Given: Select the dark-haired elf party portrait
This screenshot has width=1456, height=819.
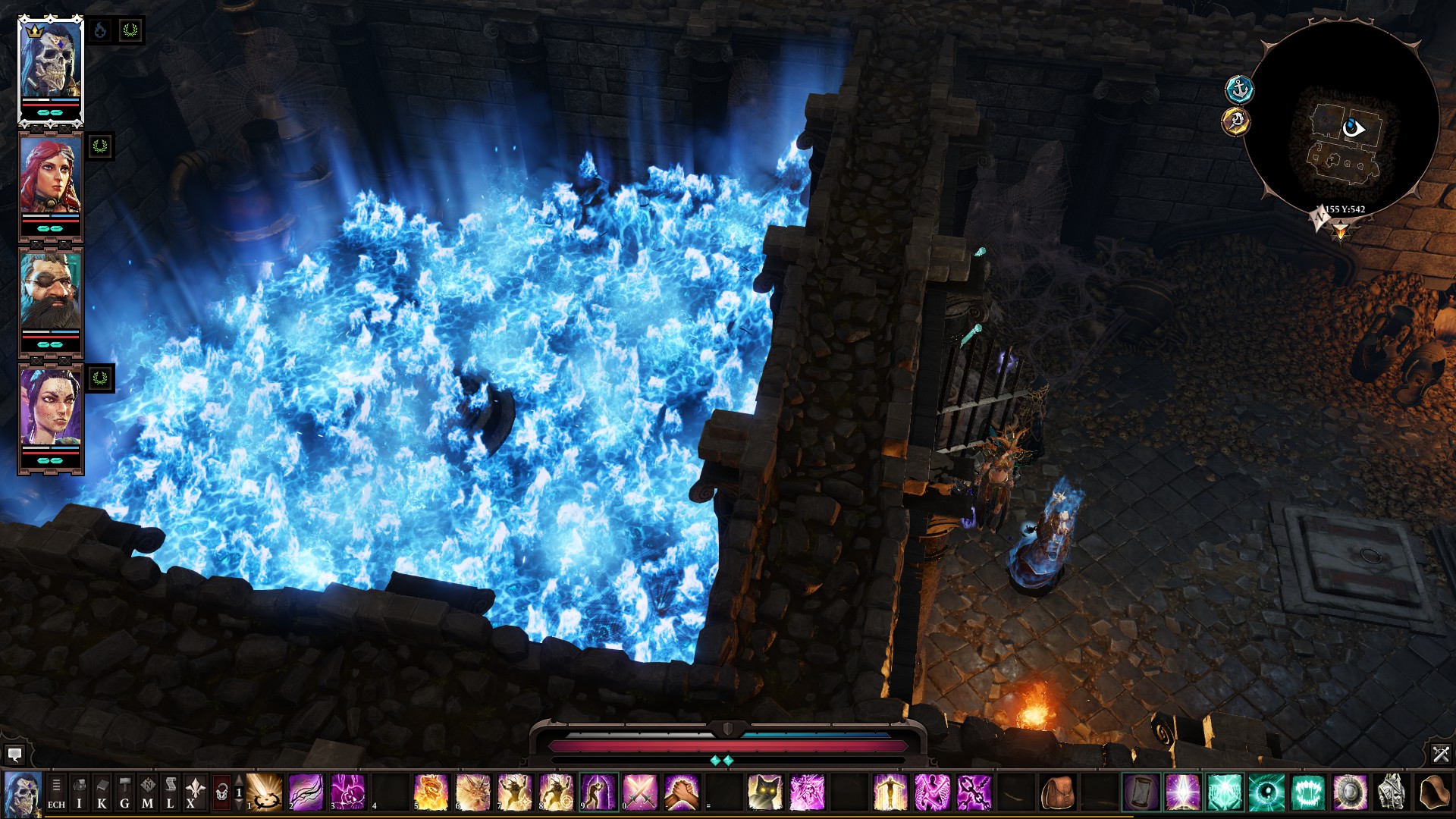Looking at the screenshot, I should coord(50,408).
